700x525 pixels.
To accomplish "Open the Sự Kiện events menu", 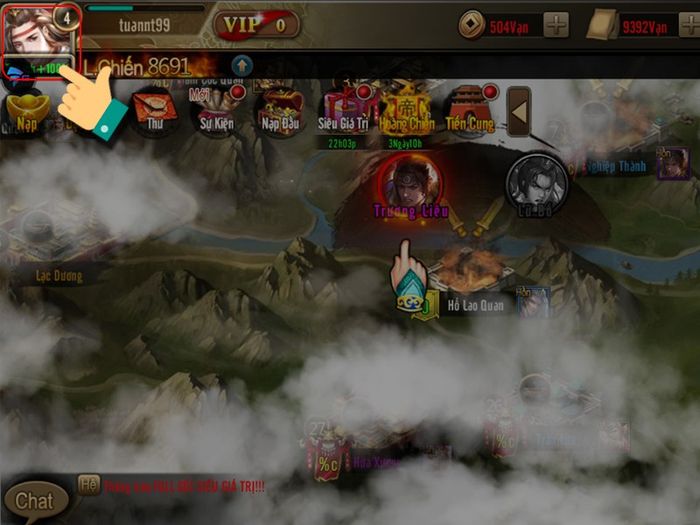I will pos(217,110).
